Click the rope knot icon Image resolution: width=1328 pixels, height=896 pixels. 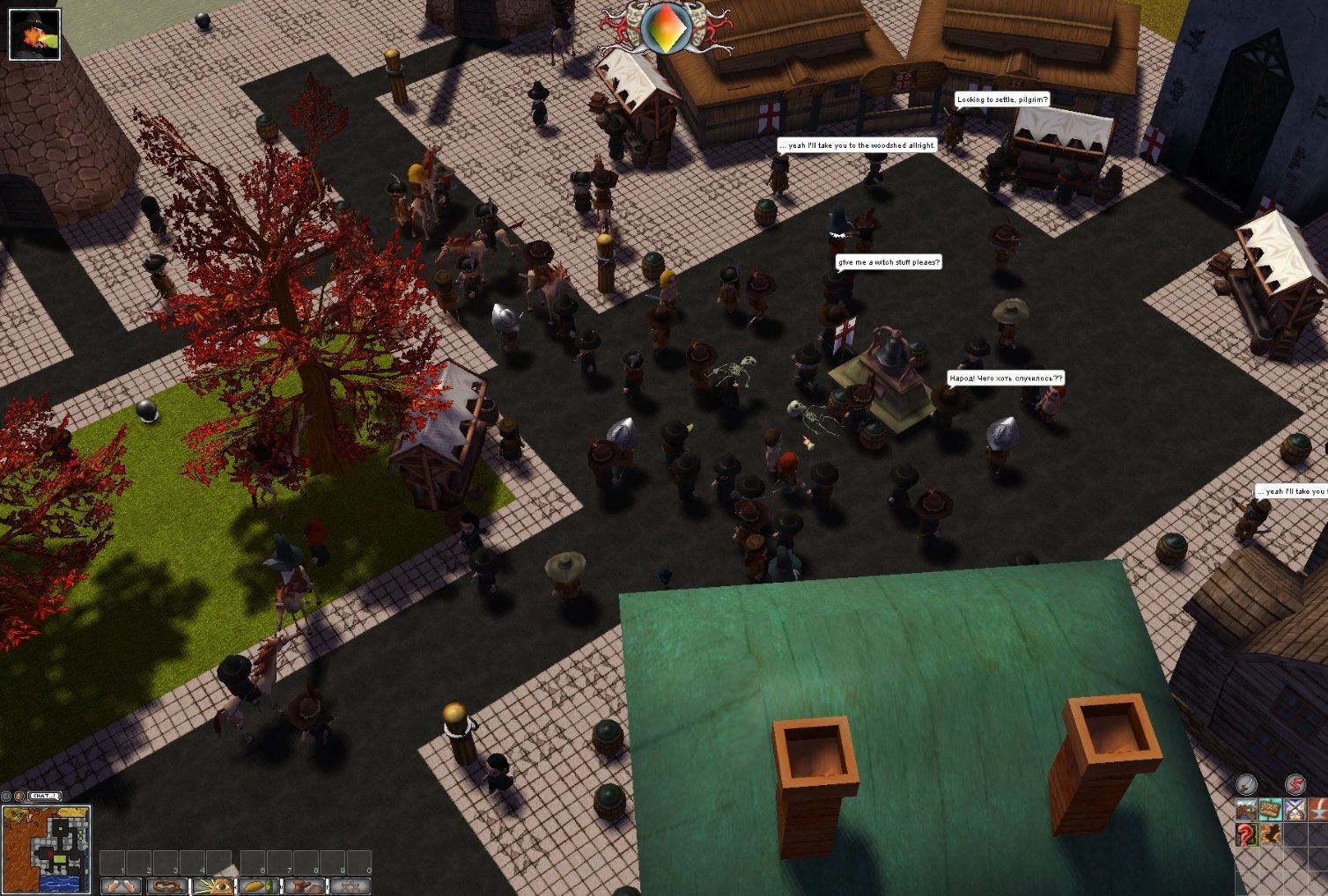[166, 886]
